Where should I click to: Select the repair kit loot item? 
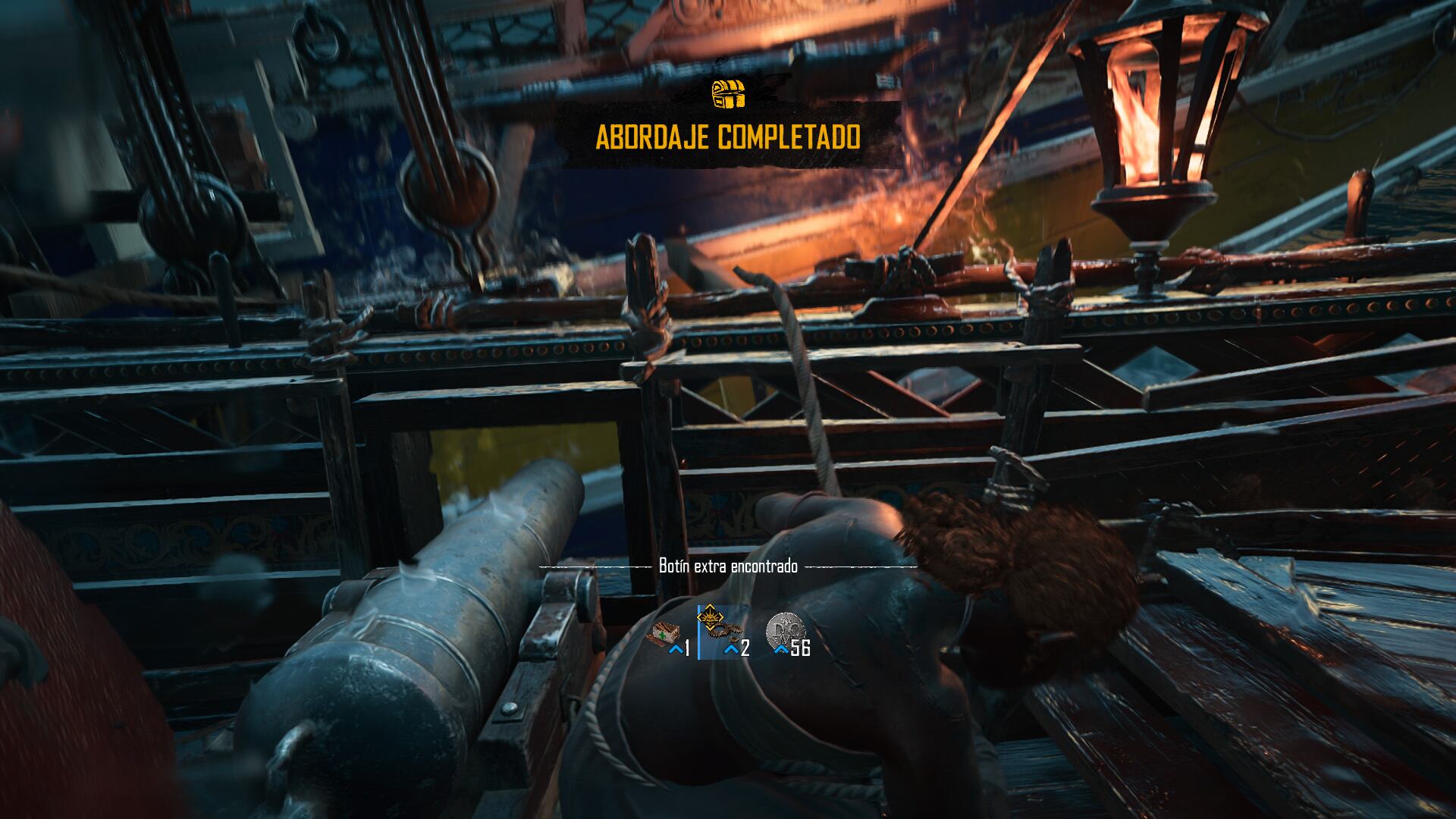(662, 634)
